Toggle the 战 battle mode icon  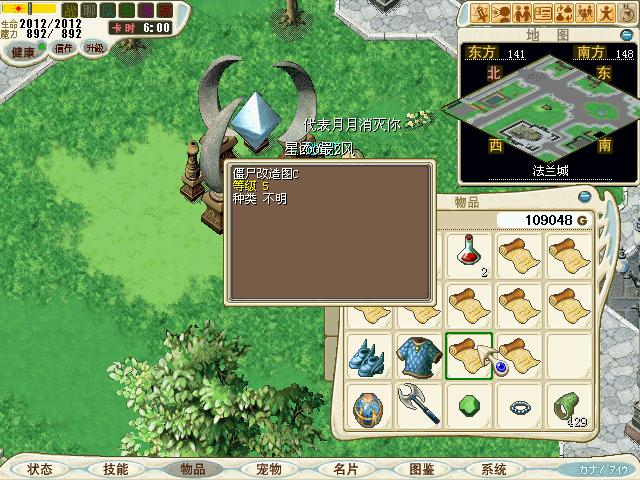pyautogui.click(x=69, y=10)
